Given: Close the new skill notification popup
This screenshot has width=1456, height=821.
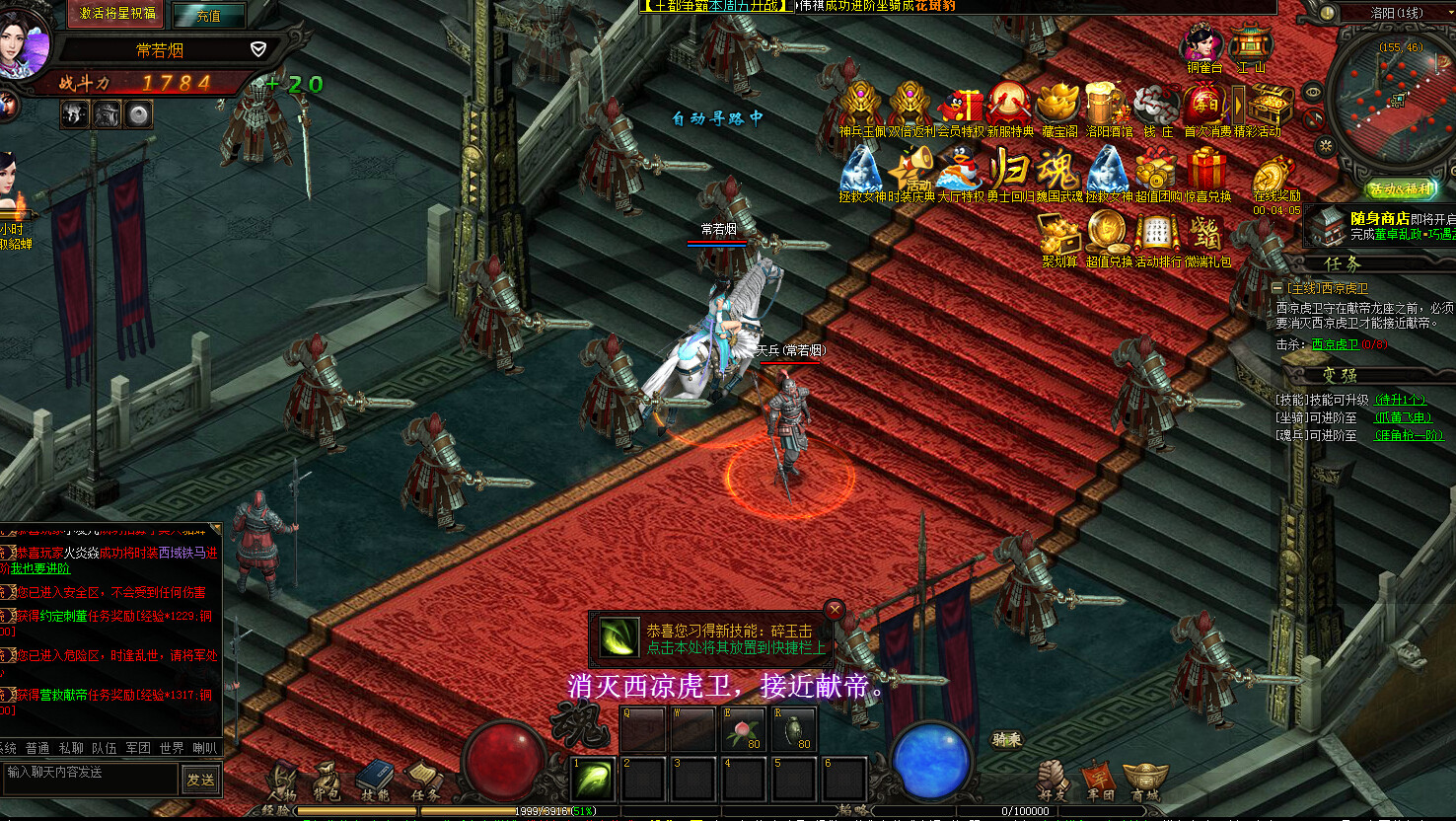Looking at the screenshot, I should coord(836,610).
